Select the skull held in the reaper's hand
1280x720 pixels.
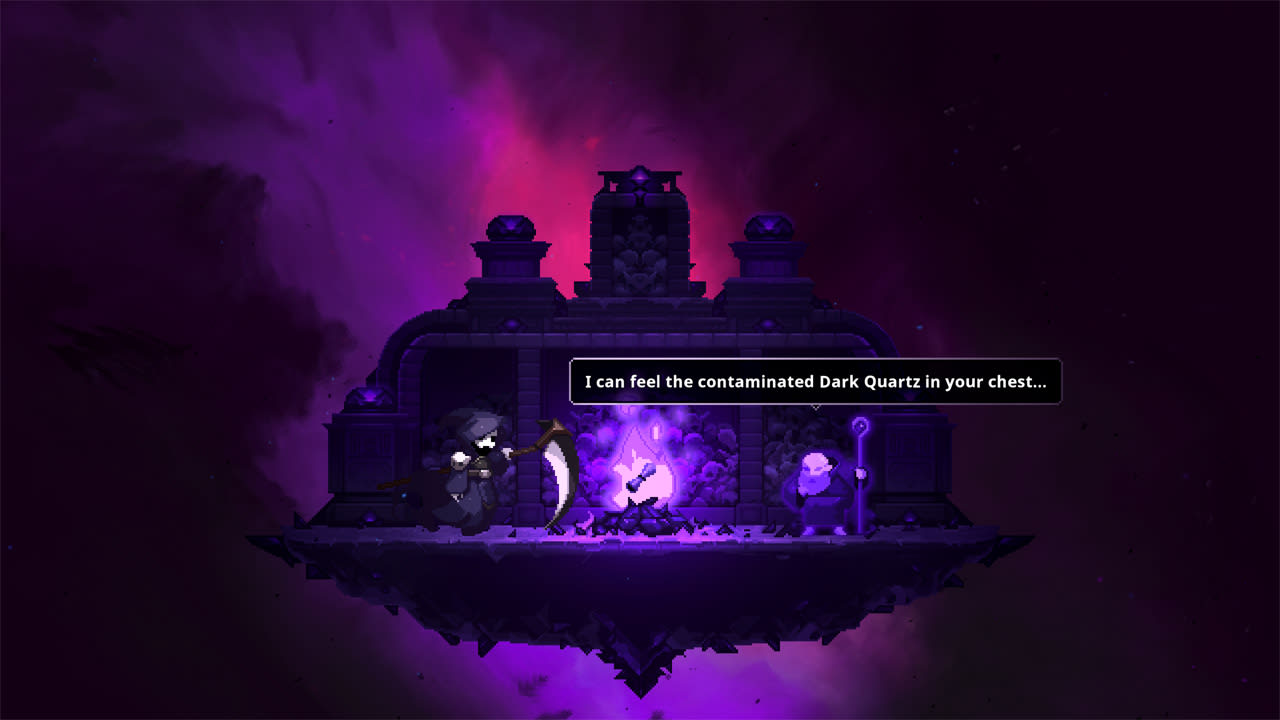click(x=459, y=460)
